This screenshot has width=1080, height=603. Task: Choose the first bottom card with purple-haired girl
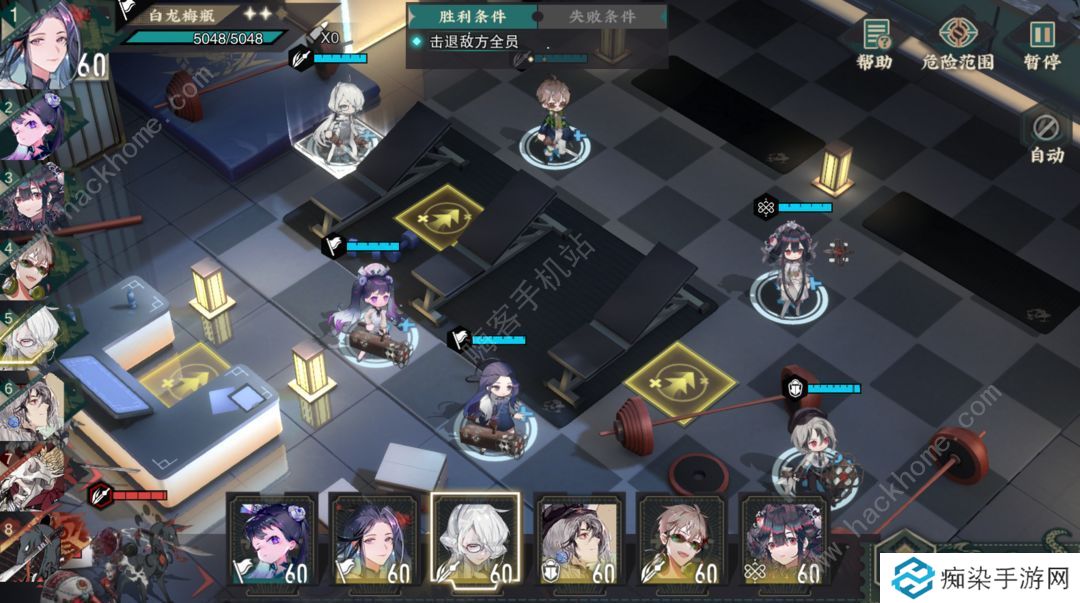pos(271,540)
